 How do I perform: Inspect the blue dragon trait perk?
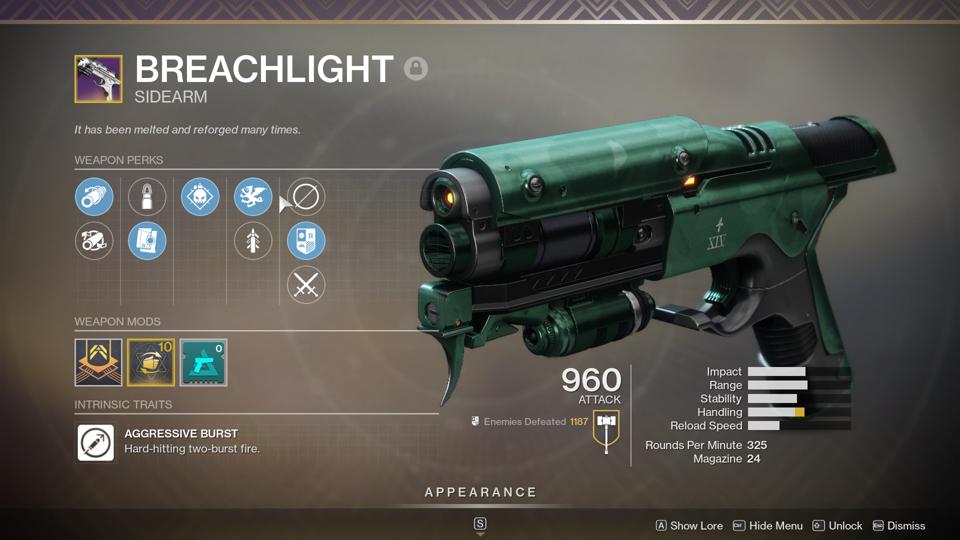point(253,197)
